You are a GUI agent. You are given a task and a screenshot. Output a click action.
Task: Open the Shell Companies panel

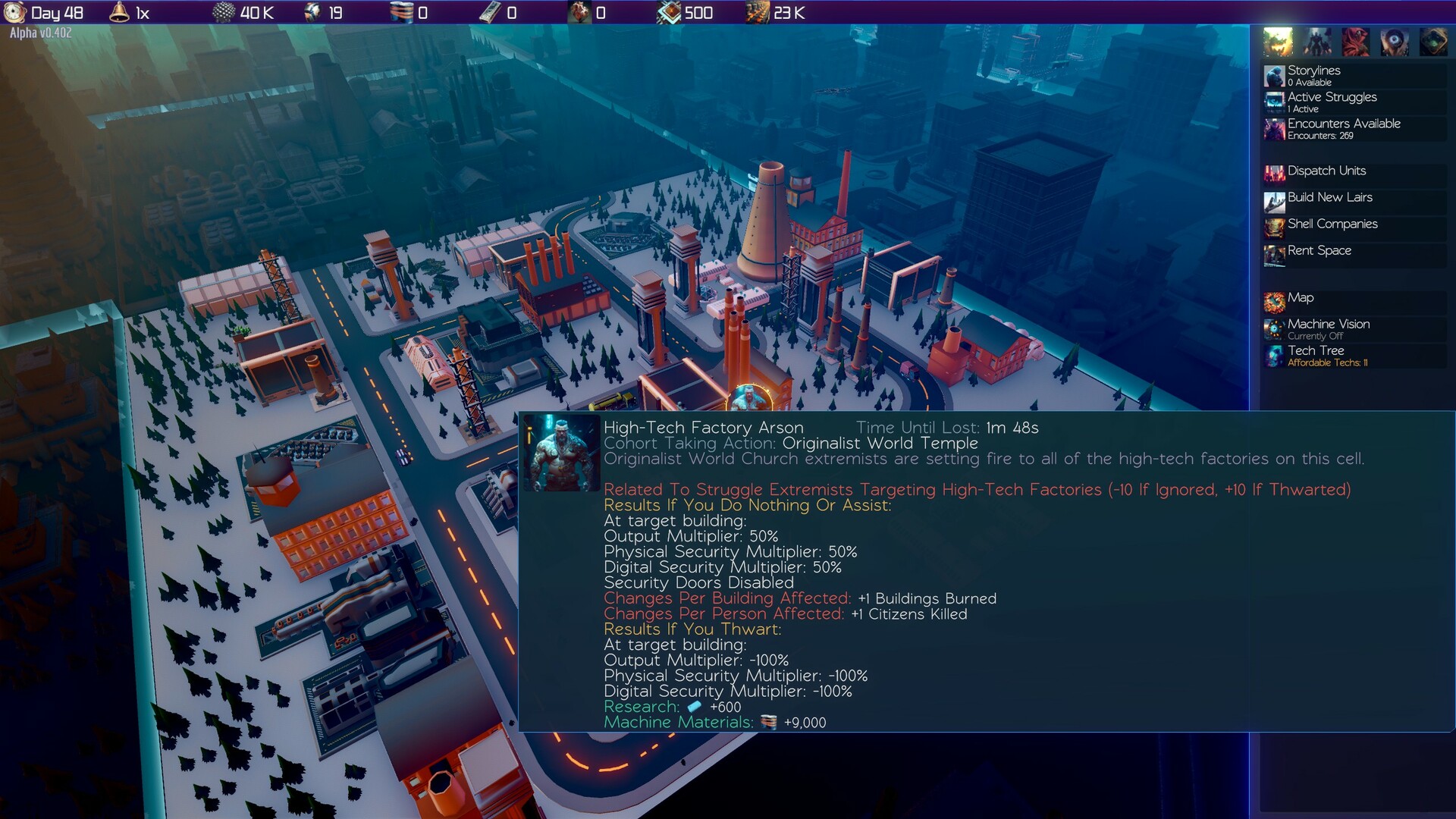[1332, 224]
